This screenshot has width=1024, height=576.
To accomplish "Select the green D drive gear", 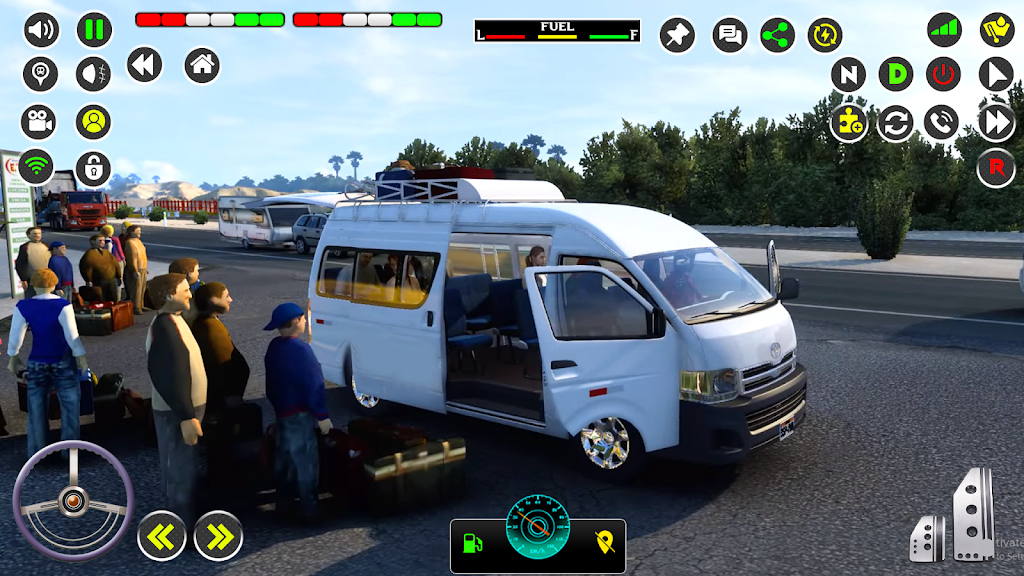I will tap(896, 74).
